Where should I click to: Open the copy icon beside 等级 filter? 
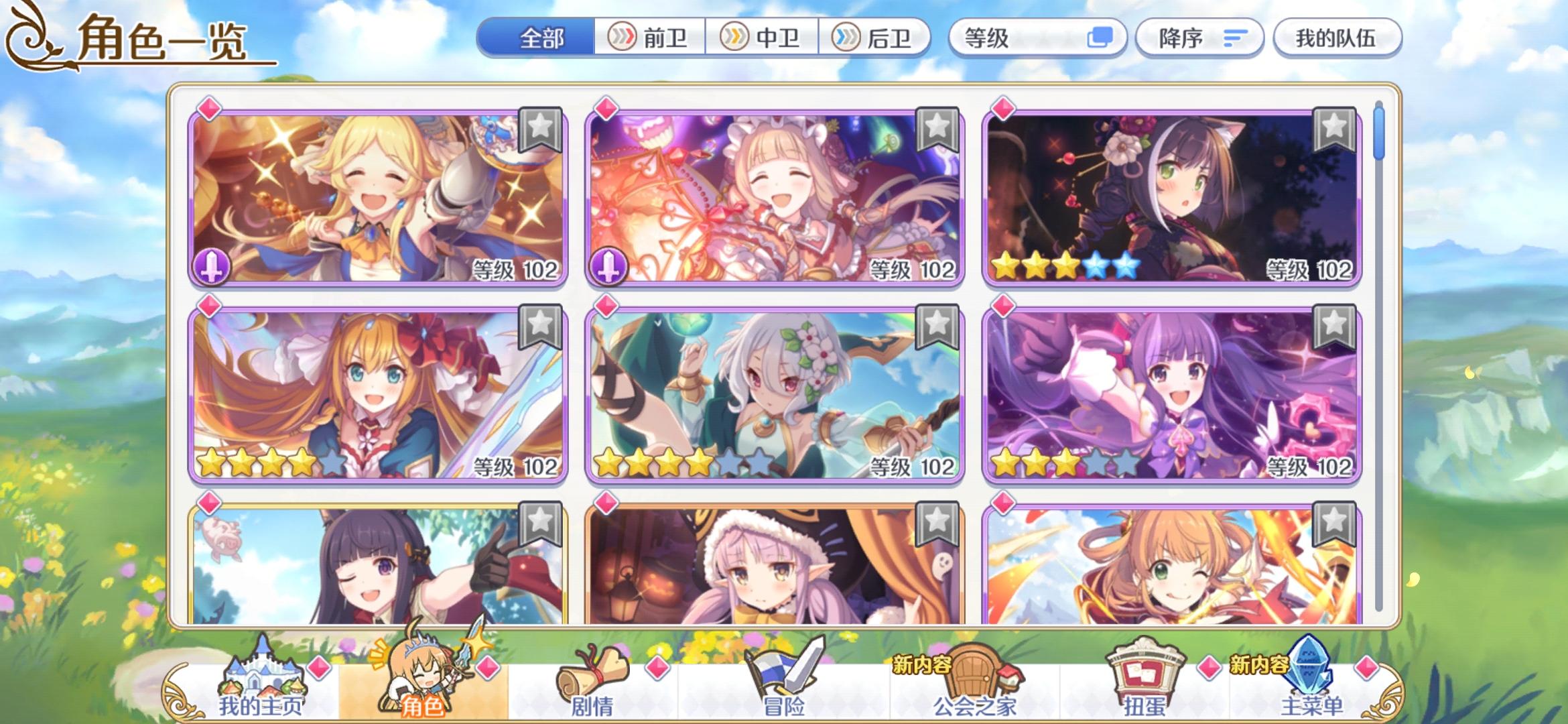(1100, 38)
